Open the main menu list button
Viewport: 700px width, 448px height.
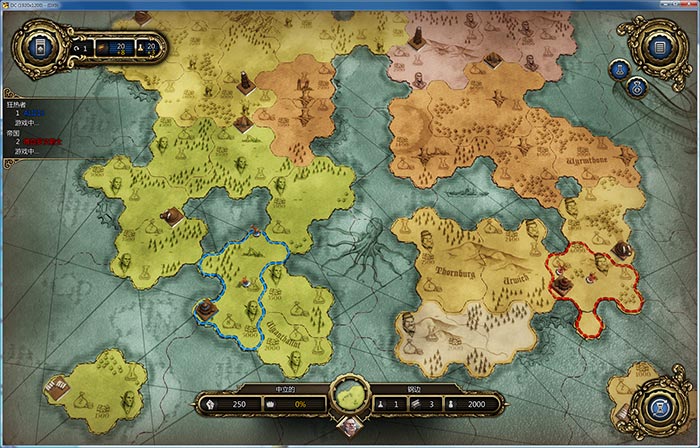(658, 45)
